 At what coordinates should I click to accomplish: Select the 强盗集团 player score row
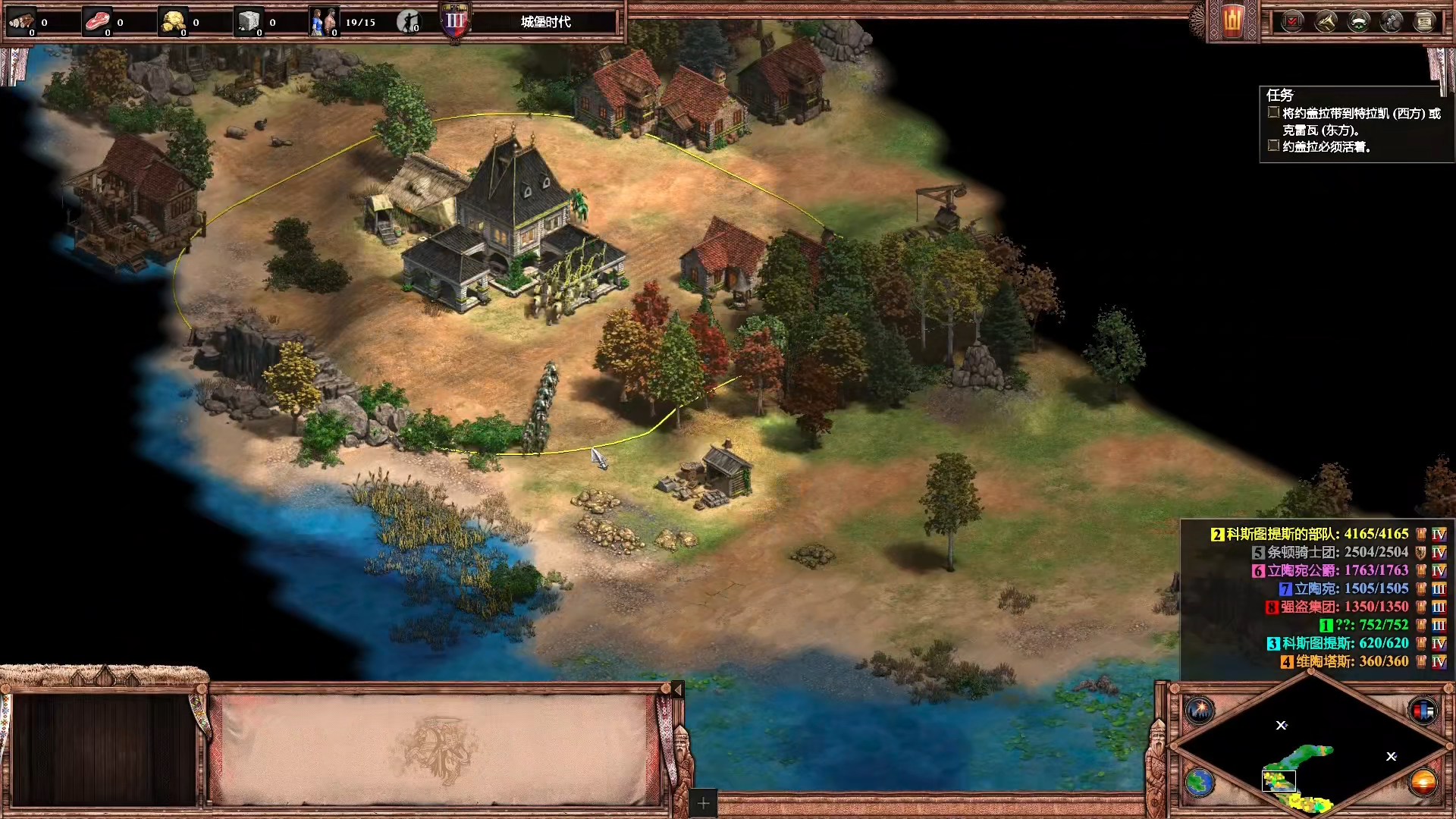[1344, 607]
